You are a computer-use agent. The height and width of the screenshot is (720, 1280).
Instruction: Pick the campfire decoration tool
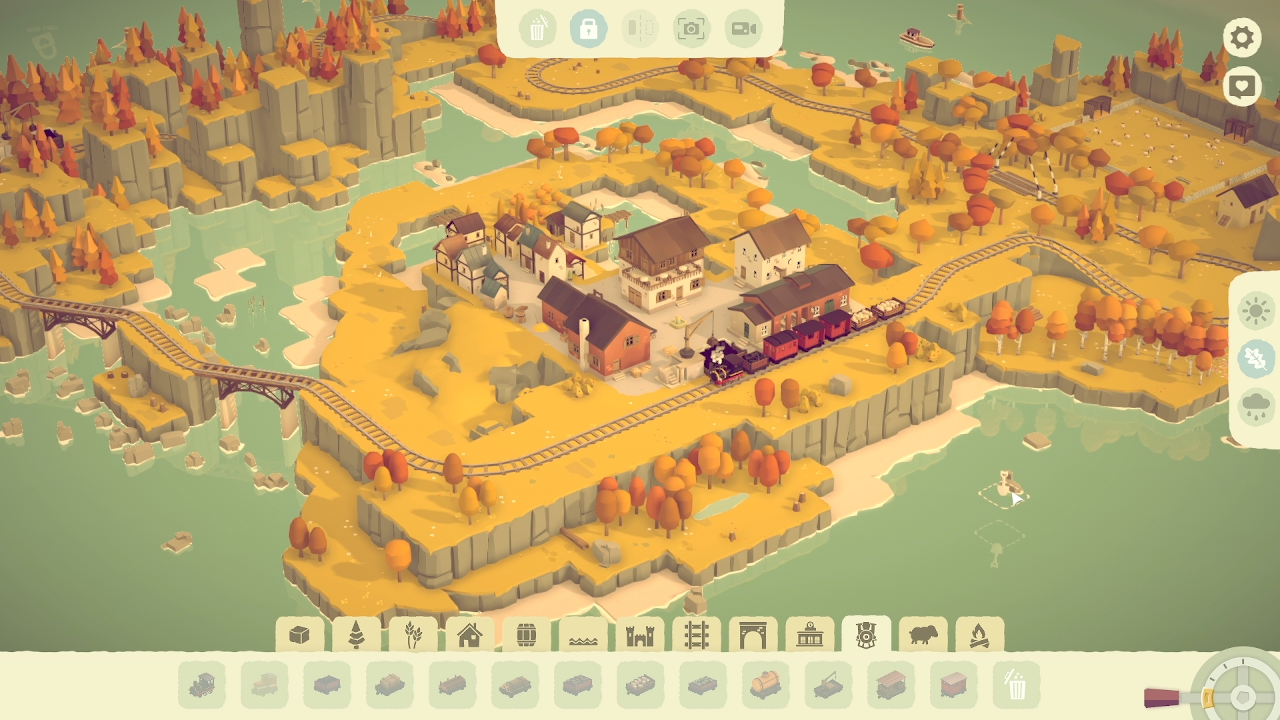978,634
